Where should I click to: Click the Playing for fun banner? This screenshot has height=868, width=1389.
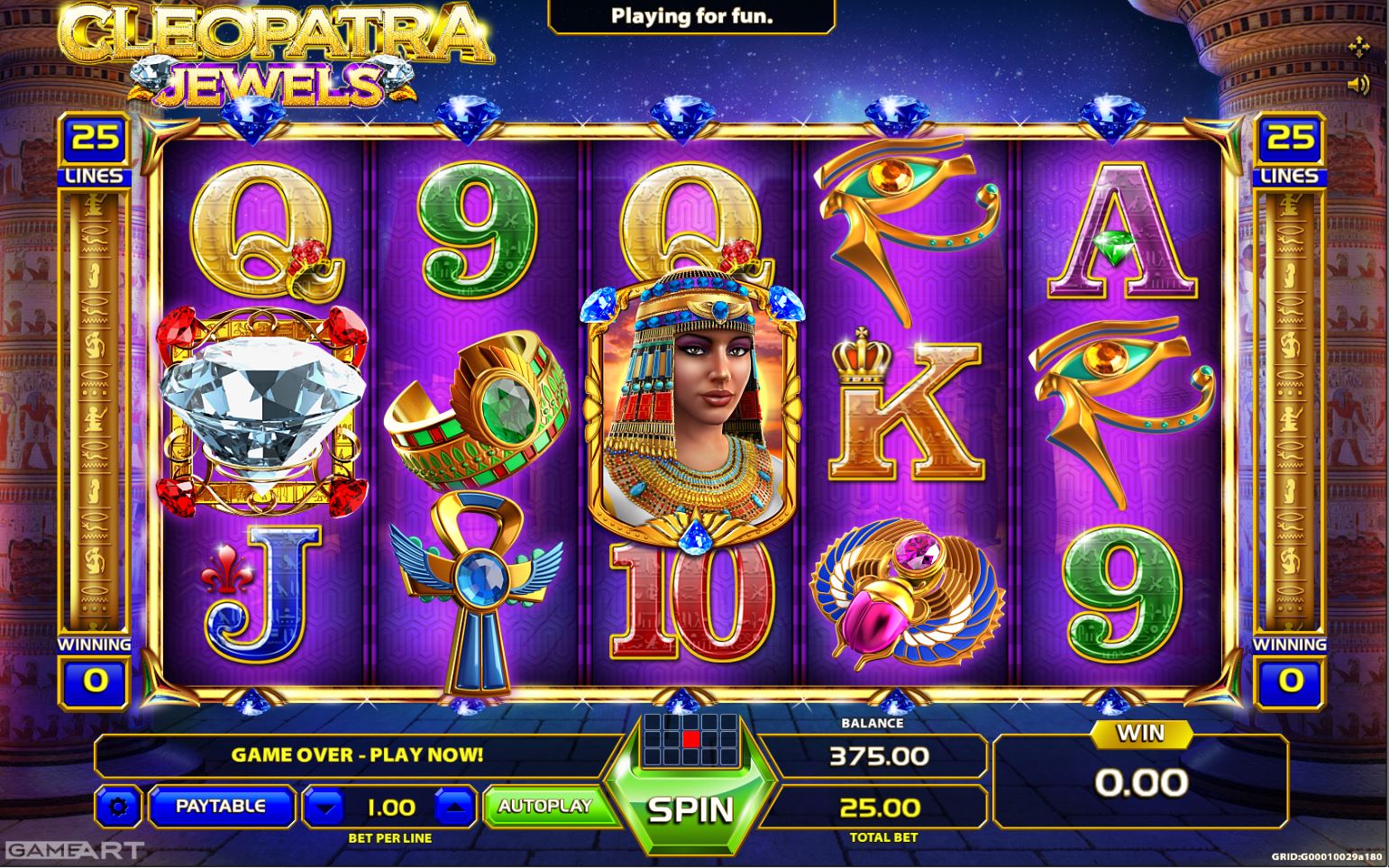pos(690,14)
